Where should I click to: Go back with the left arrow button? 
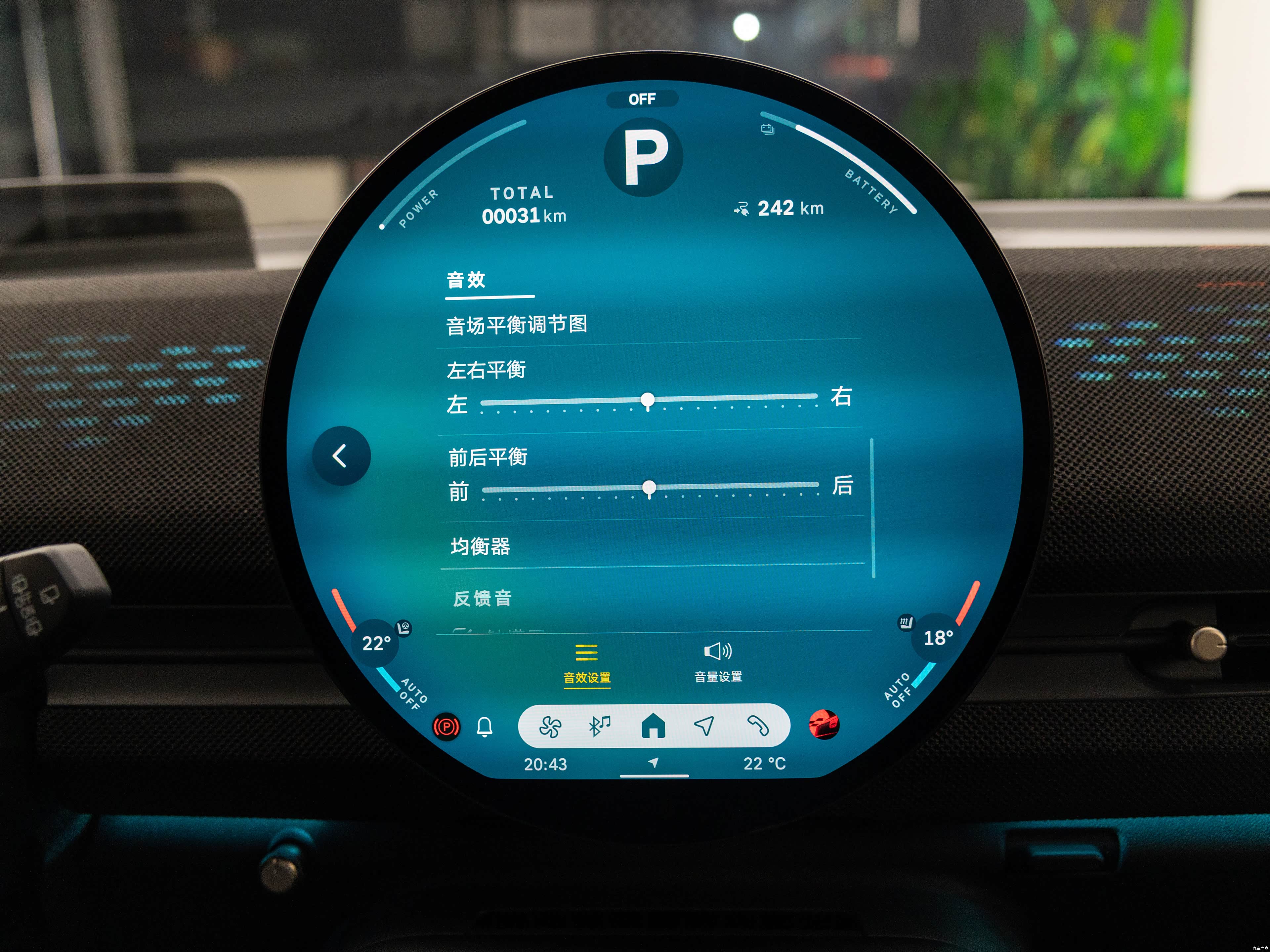click(341, 456)
